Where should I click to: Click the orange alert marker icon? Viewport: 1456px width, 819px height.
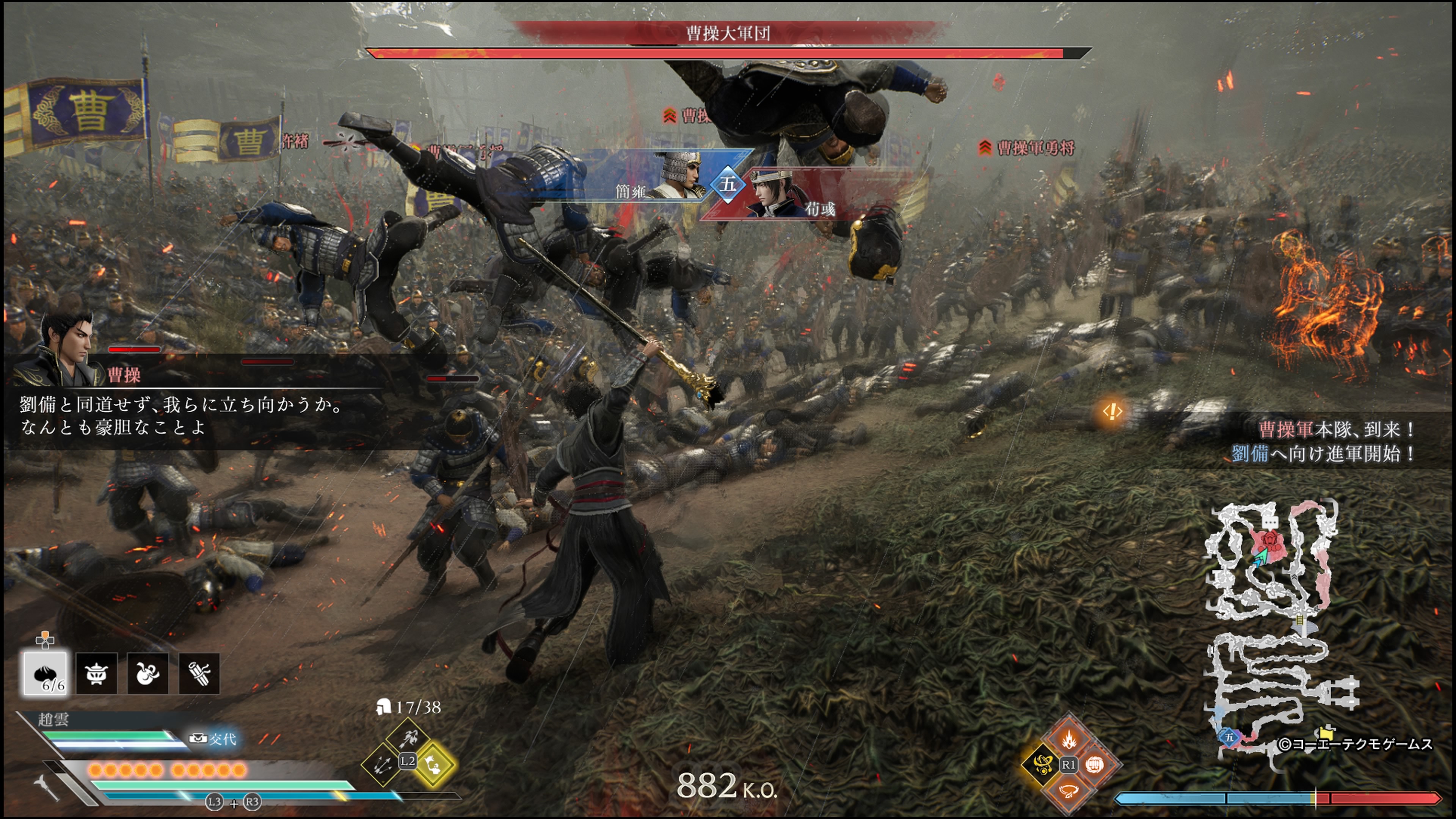tap(1112, 411)
